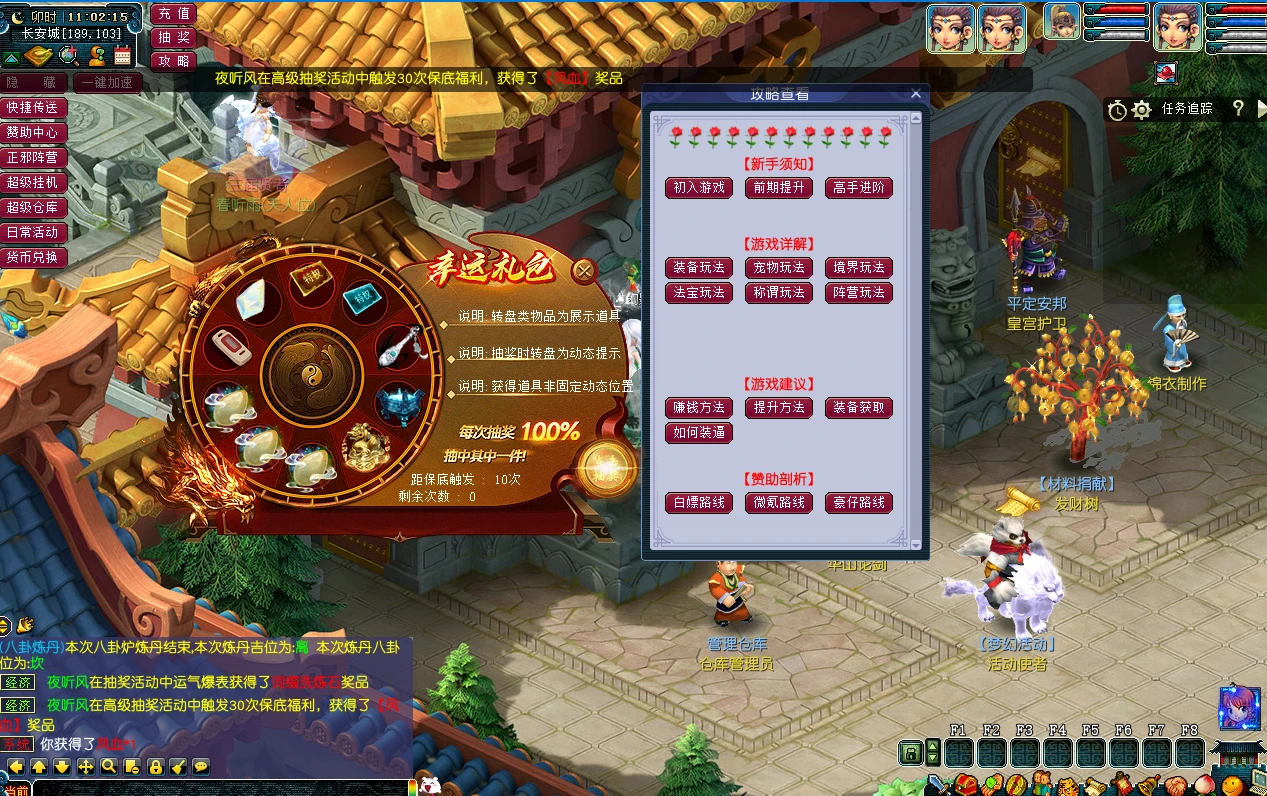The width and height of the screenshot is (1267, 796).
Task: Spin the wheel with the golden draw button
Action: [x=606, y=466]
